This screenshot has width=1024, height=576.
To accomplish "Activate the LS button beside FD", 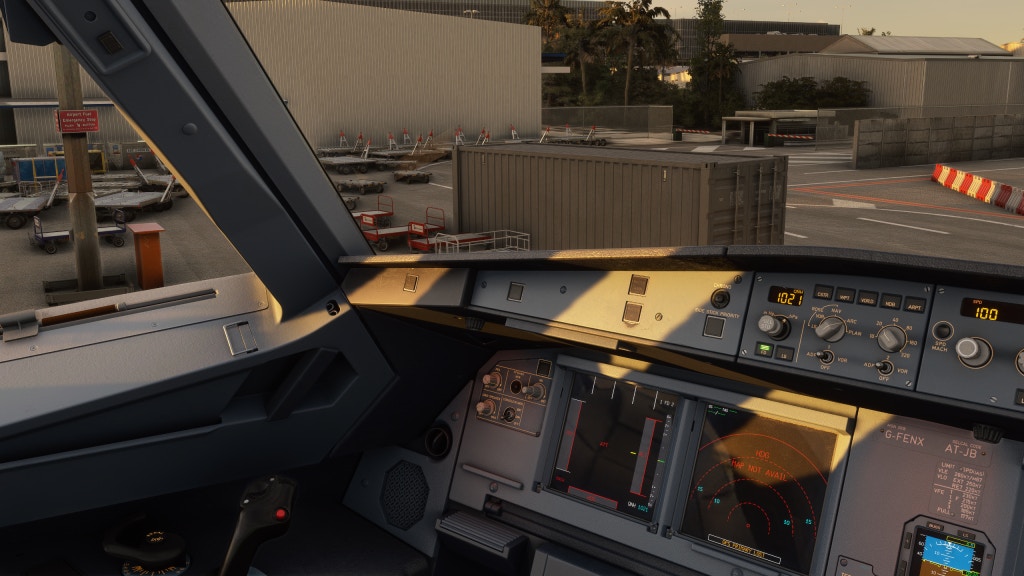I will coord(786,352).
